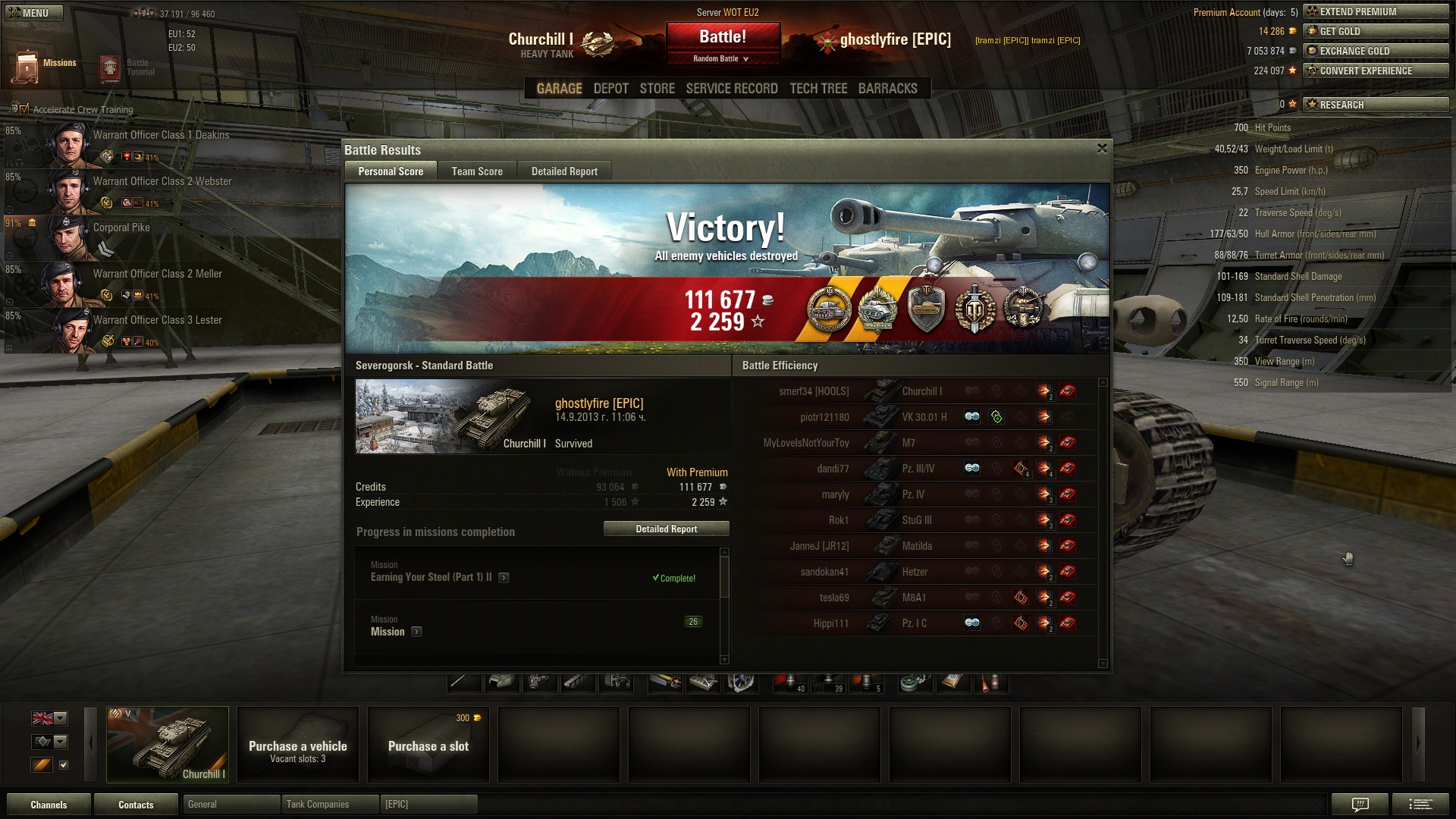The image size is (1456, 819).
Task: View the Service Record
Action: pos(732,89)
